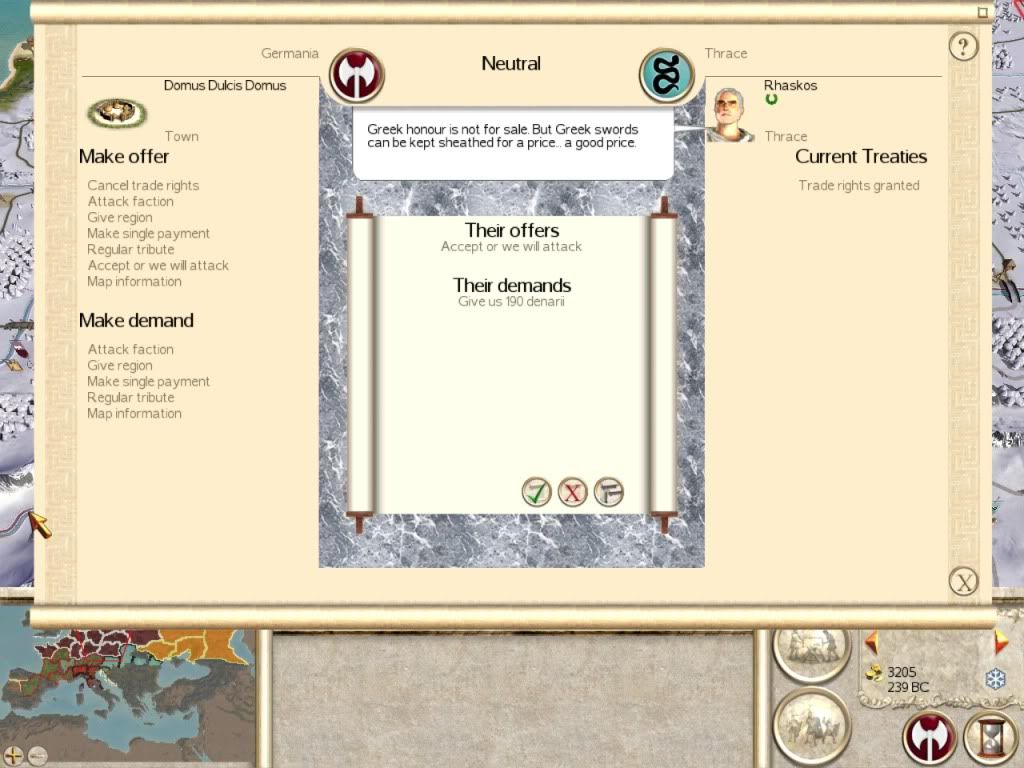Make a counter-offer using the scroll button
The width and height of the screenshot is (1024, 768).
[608, 492]
